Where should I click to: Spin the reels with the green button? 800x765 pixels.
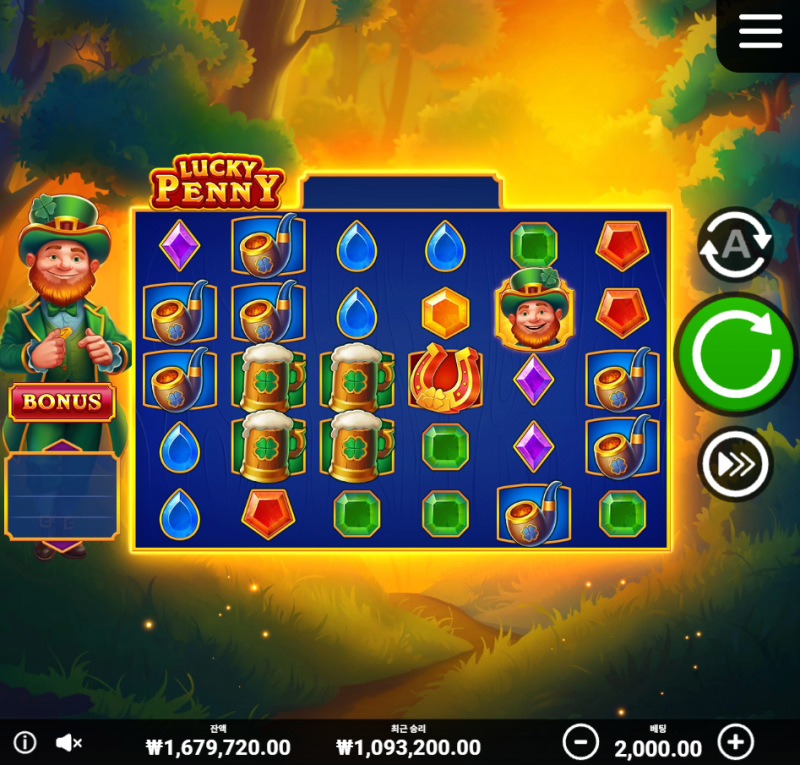pyautogui.click(x=736, y=352)
